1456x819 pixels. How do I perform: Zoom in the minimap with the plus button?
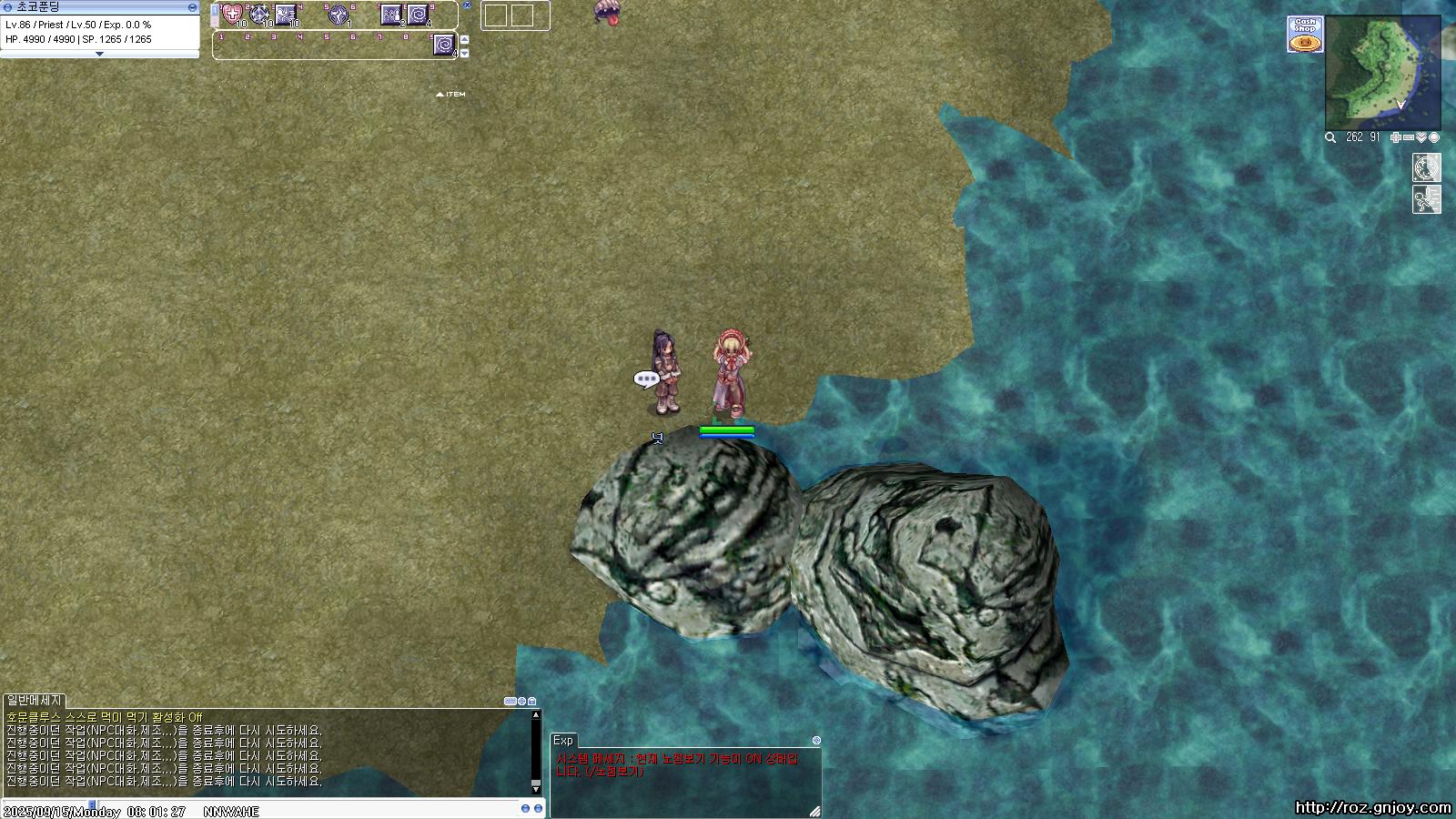point(1396,137)
